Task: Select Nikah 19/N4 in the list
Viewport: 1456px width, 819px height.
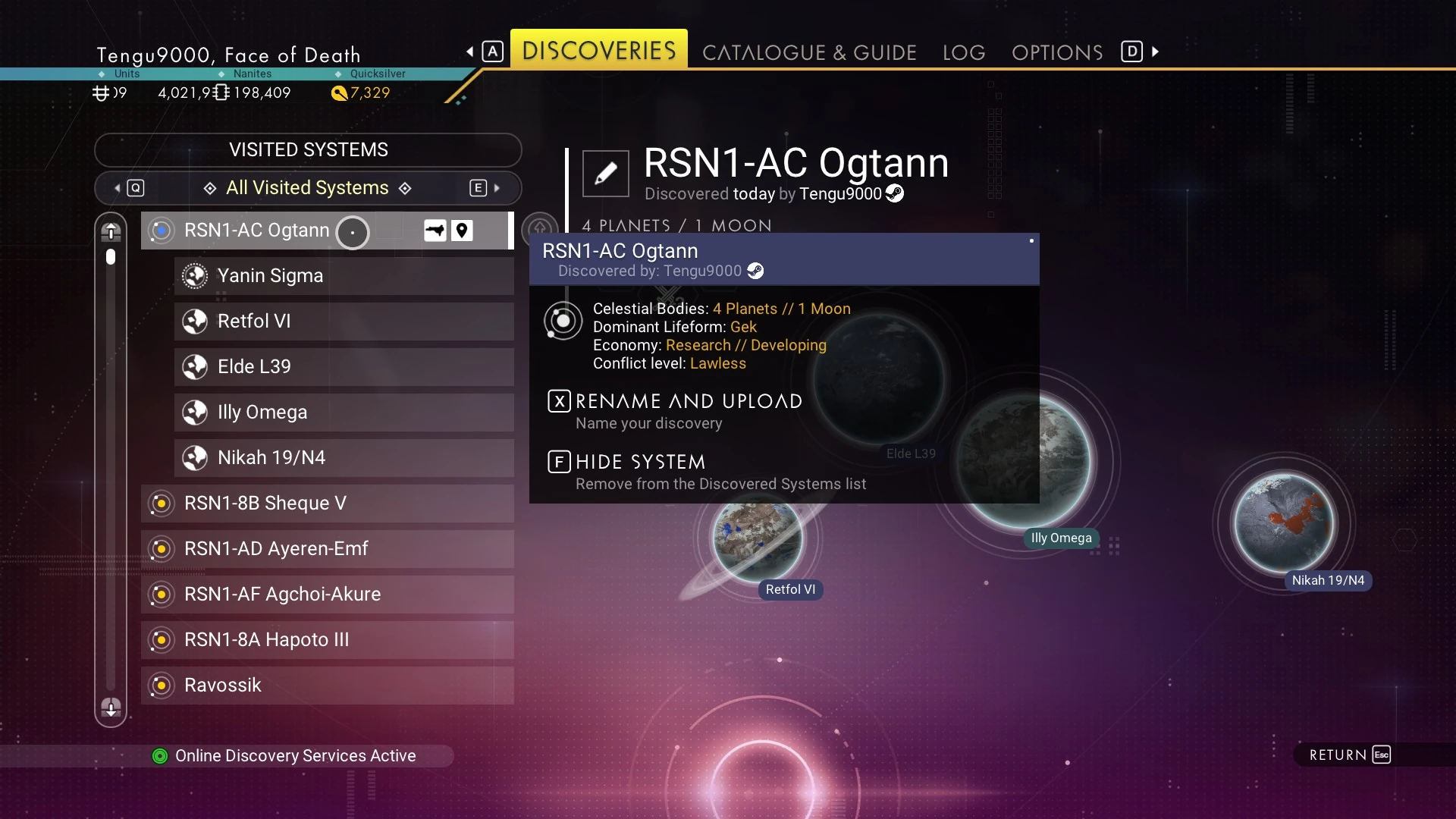Action: 344,458
